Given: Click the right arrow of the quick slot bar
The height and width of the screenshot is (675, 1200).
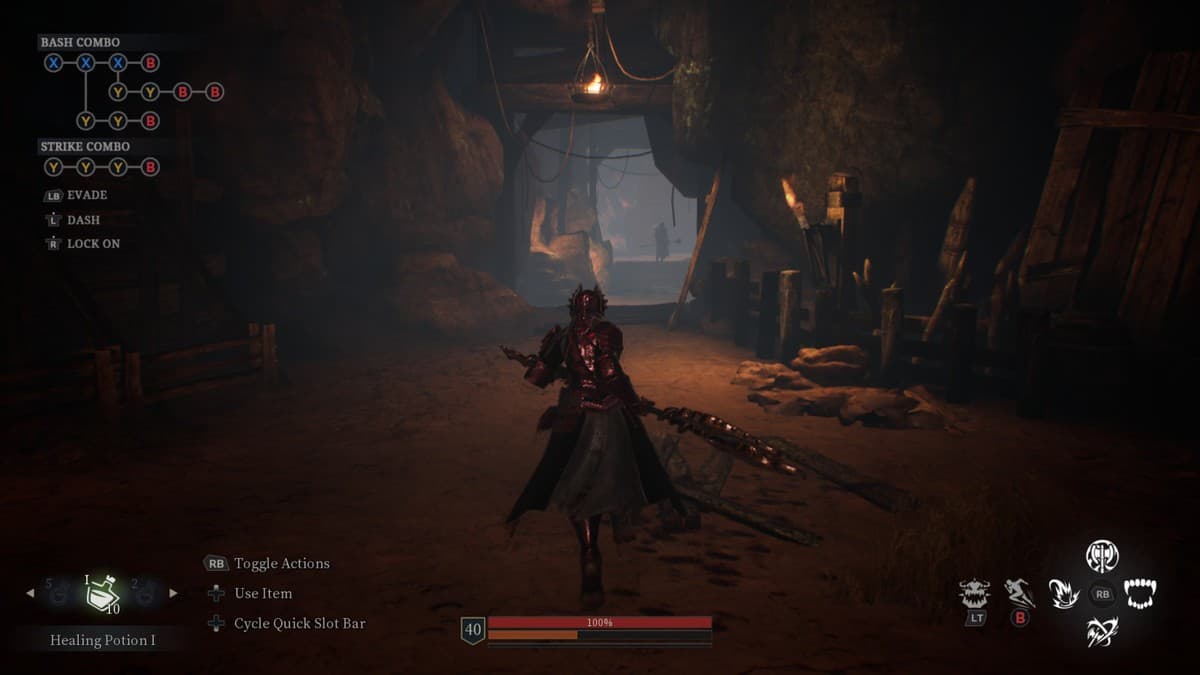Looking at the screenshot, I should pyautogui.click(x=173, y=593).
